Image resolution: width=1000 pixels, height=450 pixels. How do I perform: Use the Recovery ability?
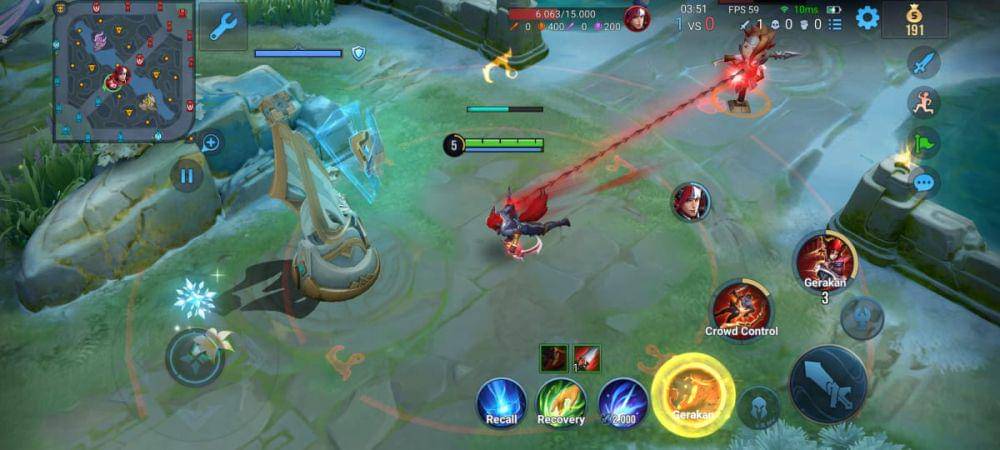(x=562, y=402)
